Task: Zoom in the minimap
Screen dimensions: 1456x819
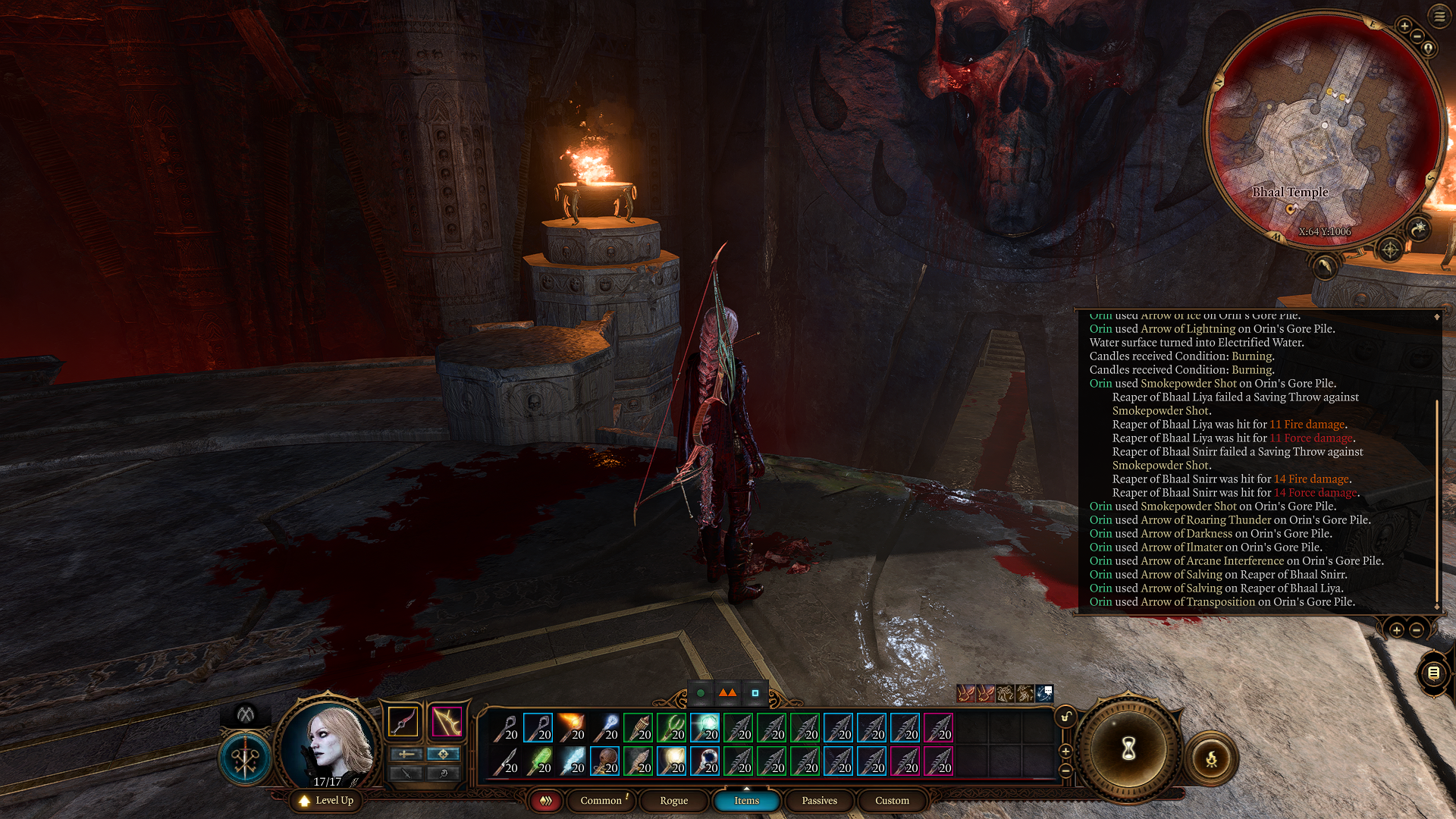Action: pos(1404,27)
